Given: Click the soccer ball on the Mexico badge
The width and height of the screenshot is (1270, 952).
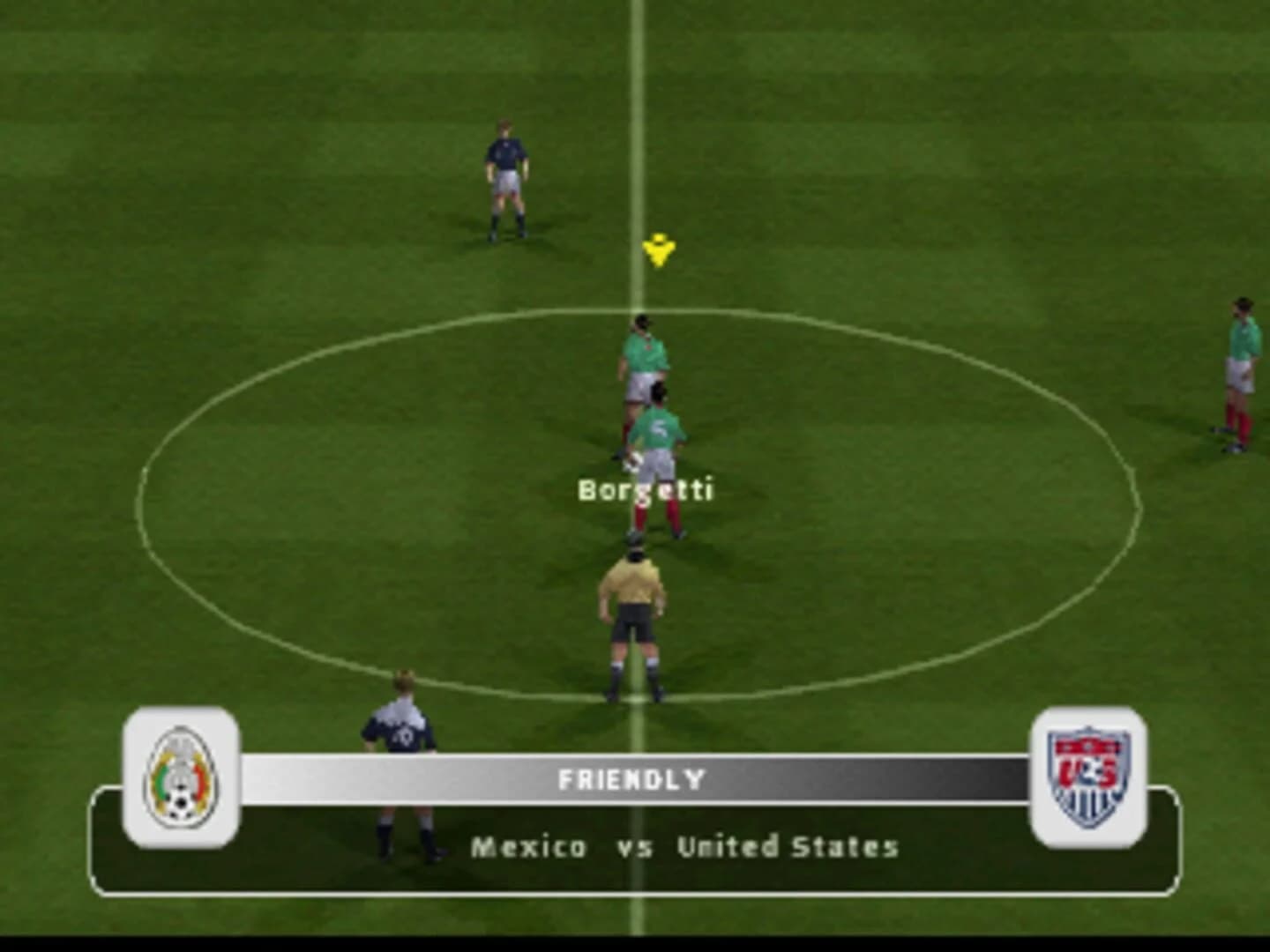Looking at the screenshot, I should [183, 804].
